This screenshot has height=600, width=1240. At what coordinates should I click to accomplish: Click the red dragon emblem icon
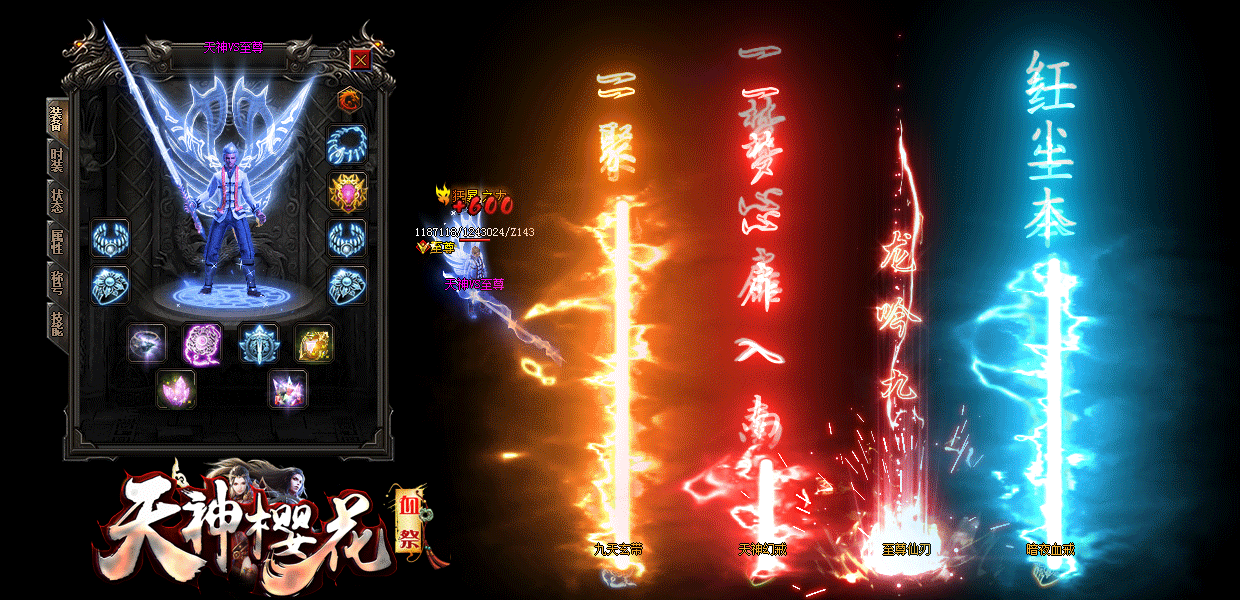[x=348, y=99]
